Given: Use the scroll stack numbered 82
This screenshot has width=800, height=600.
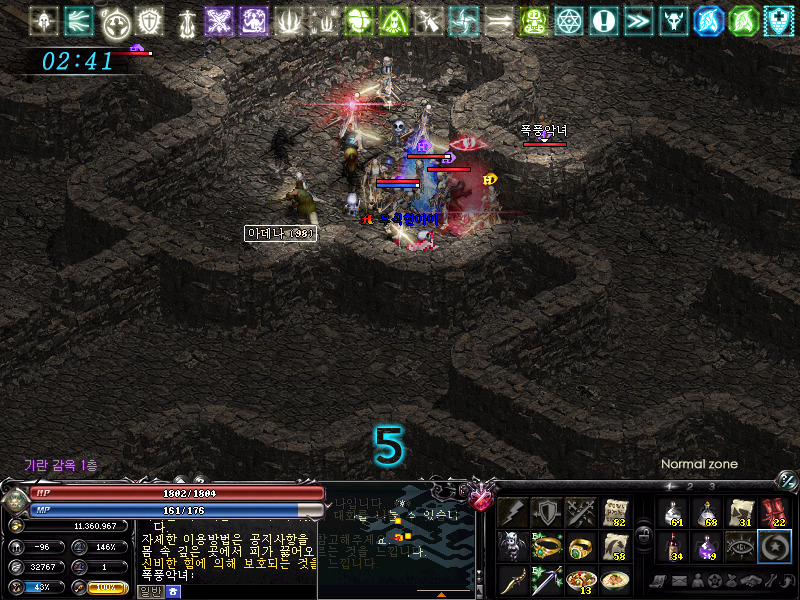Looking at the screenshot, I should [x=615, y=513].
